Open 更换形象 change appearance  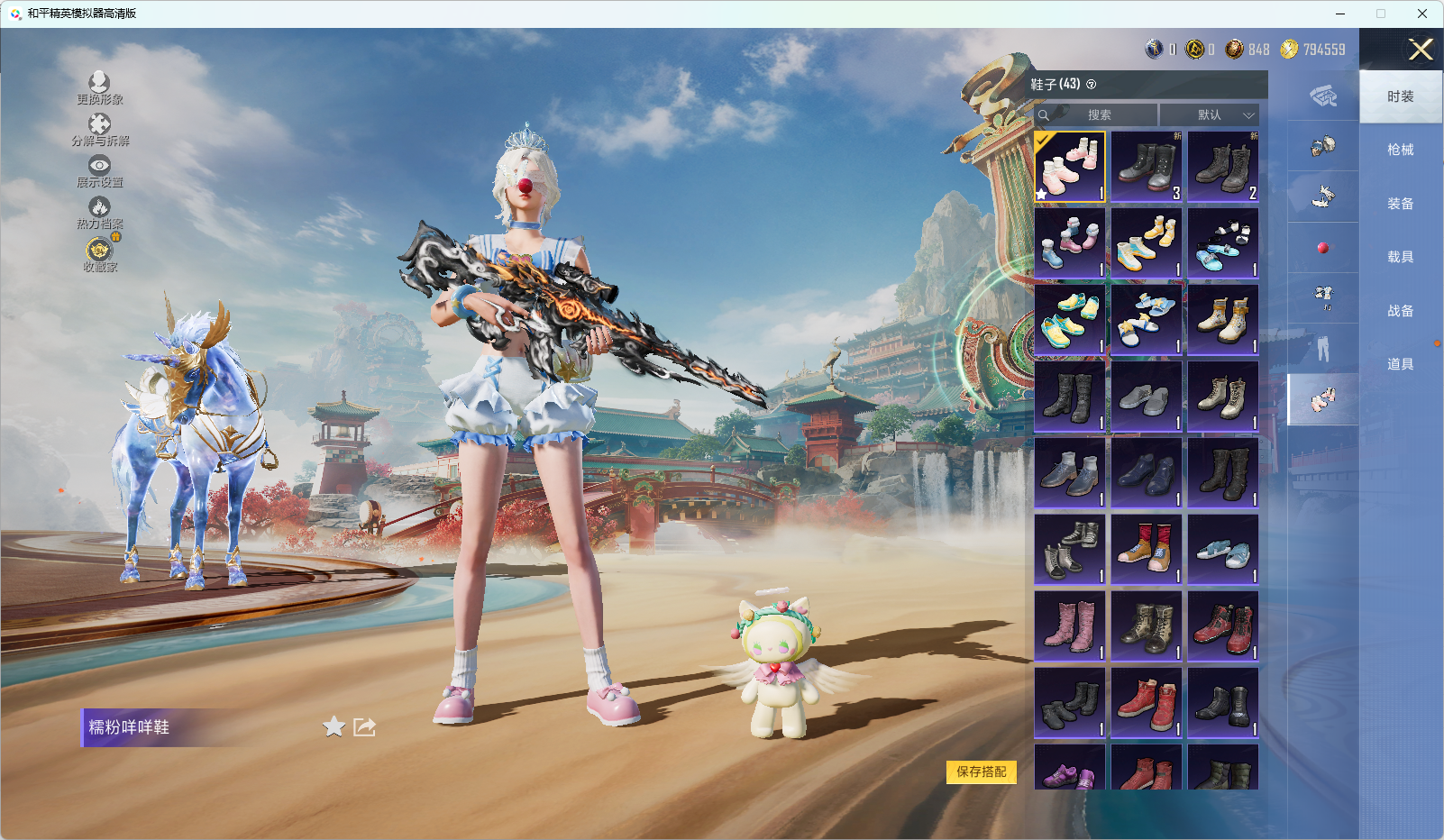click(x=99, y=88)
